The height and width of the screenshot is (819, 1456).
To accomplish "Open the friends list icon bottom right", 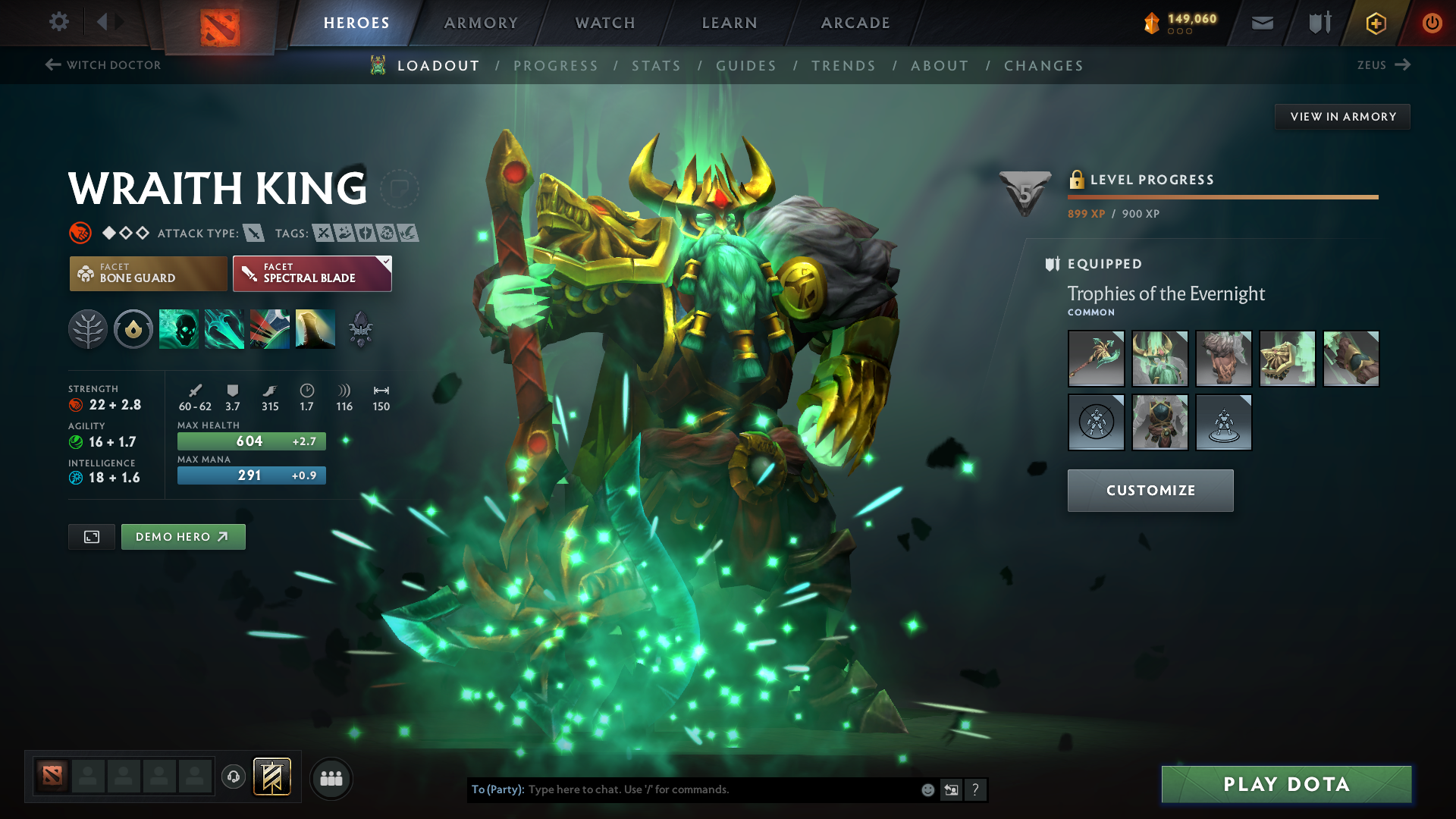I will point(331,778).
